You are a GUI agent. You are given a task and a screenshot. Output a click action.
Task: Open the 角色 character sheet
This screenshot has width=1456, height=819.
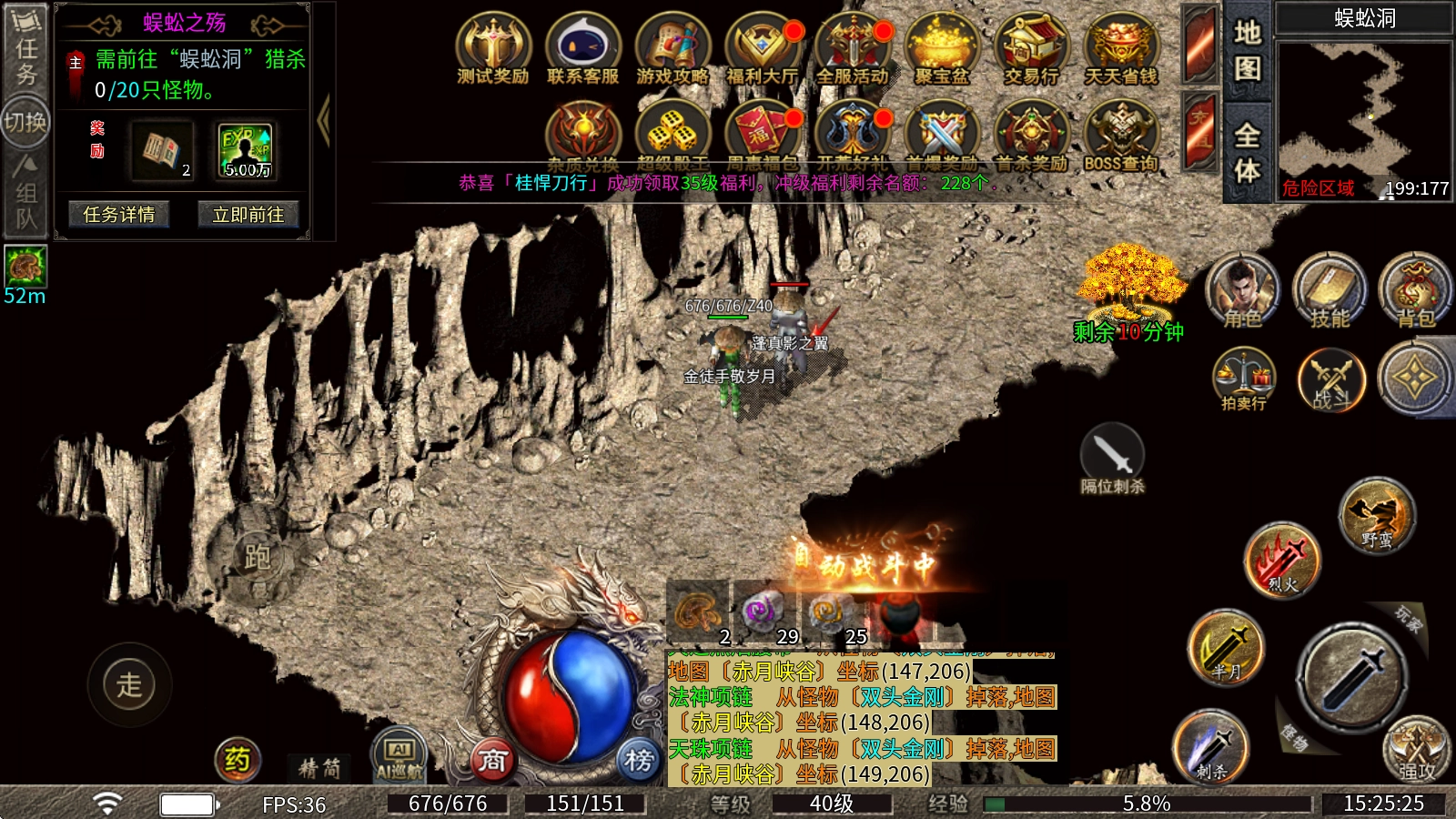coord(1242,289)
